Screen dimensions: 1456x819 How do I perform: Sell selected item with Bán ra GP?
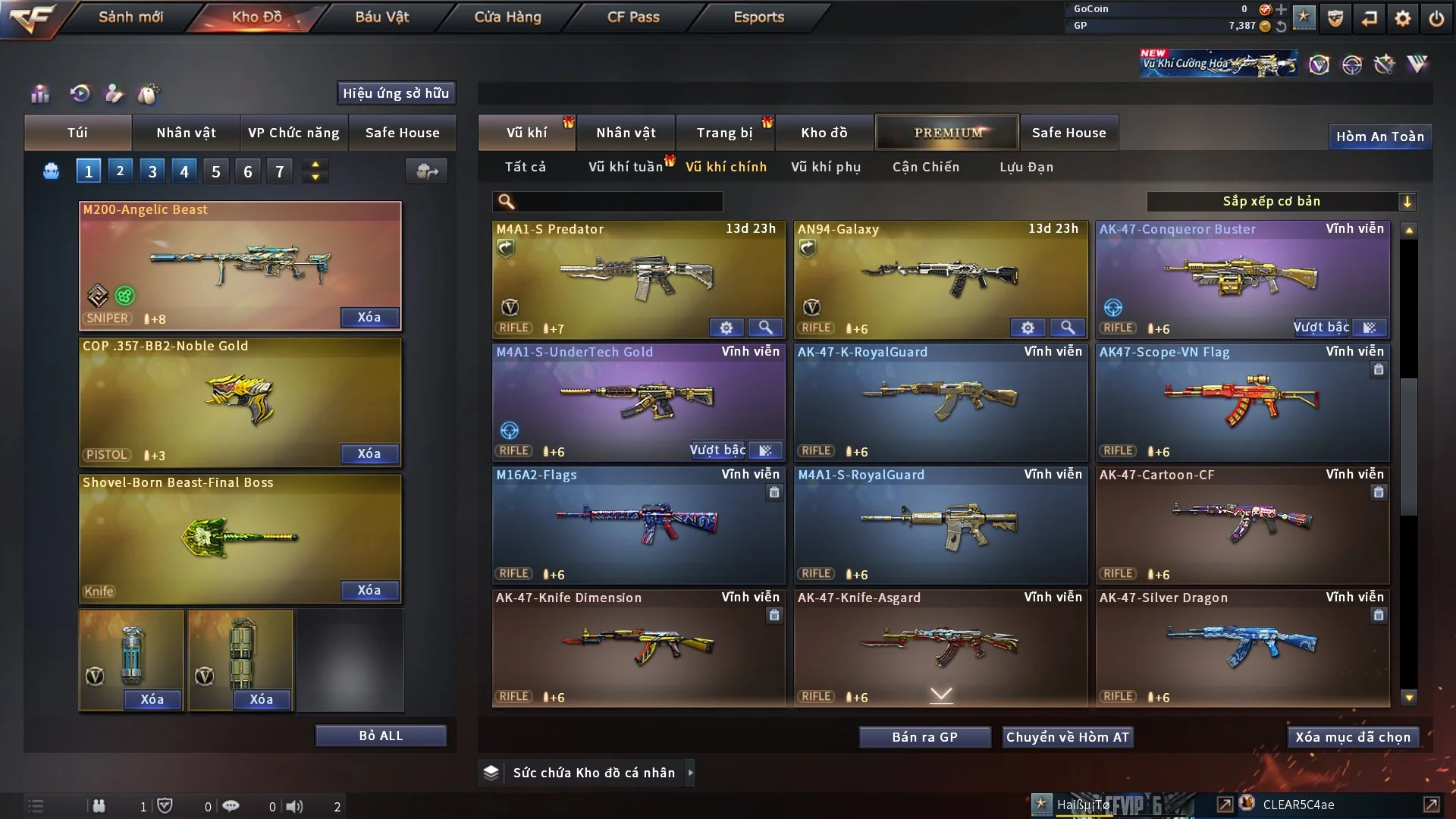(x=924, y=737)
